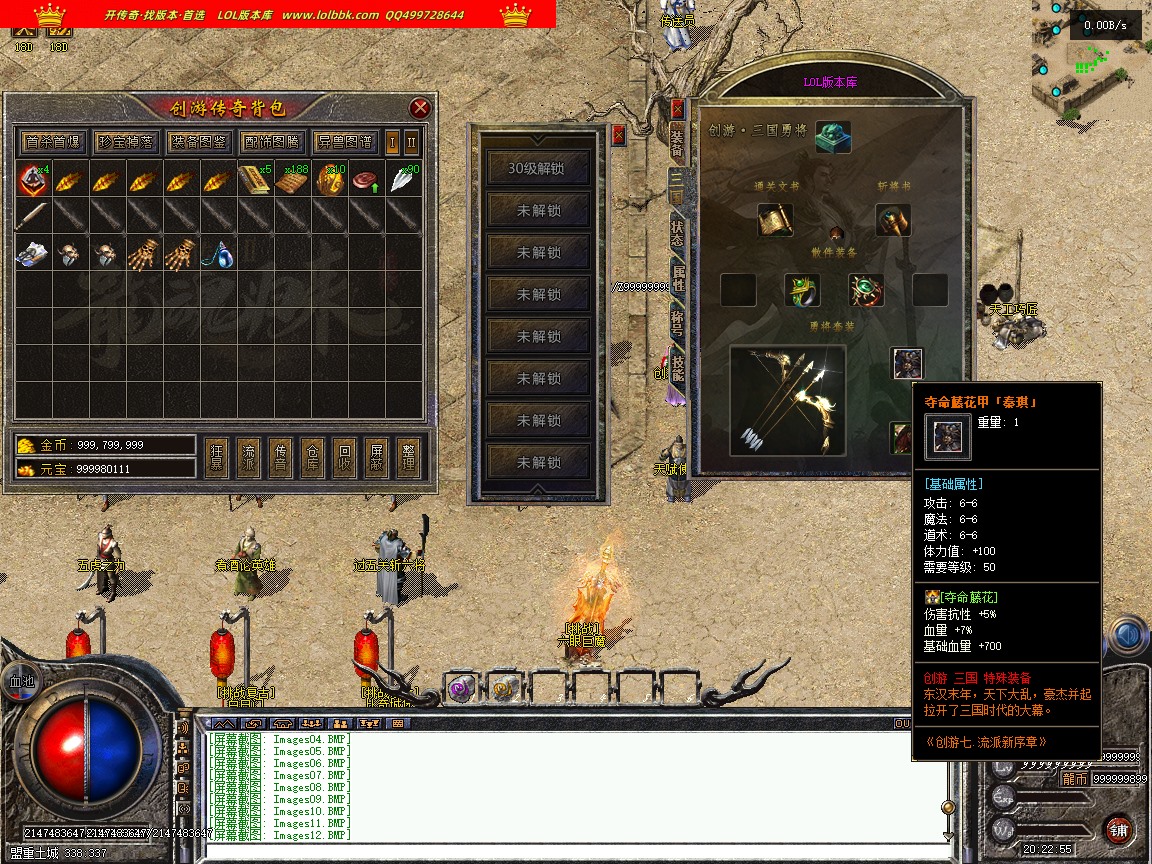Image resolution: width=1152 pixels, height=864 pixels.
Task: Open the 装备图鉴 equipment codex
Action: 198,142
